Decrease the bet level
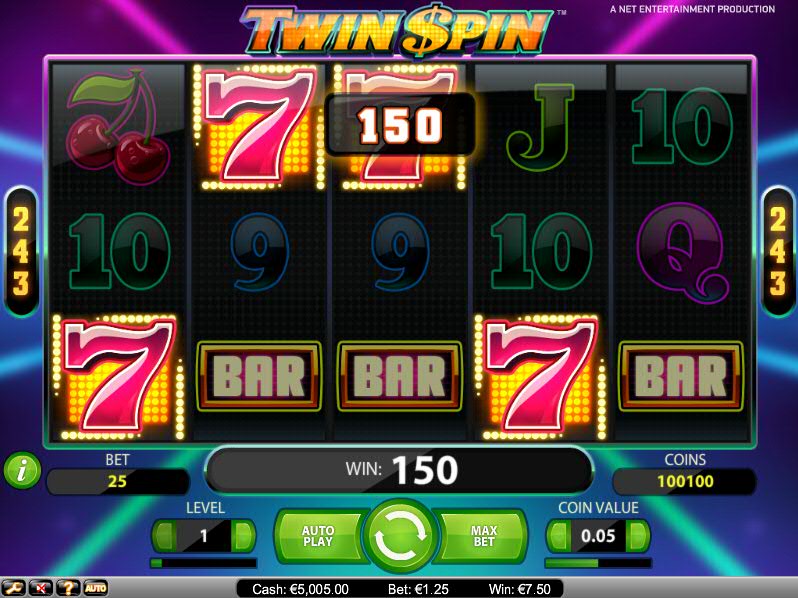The width and height of the screenshot is (798, 598). coord(164,536)
